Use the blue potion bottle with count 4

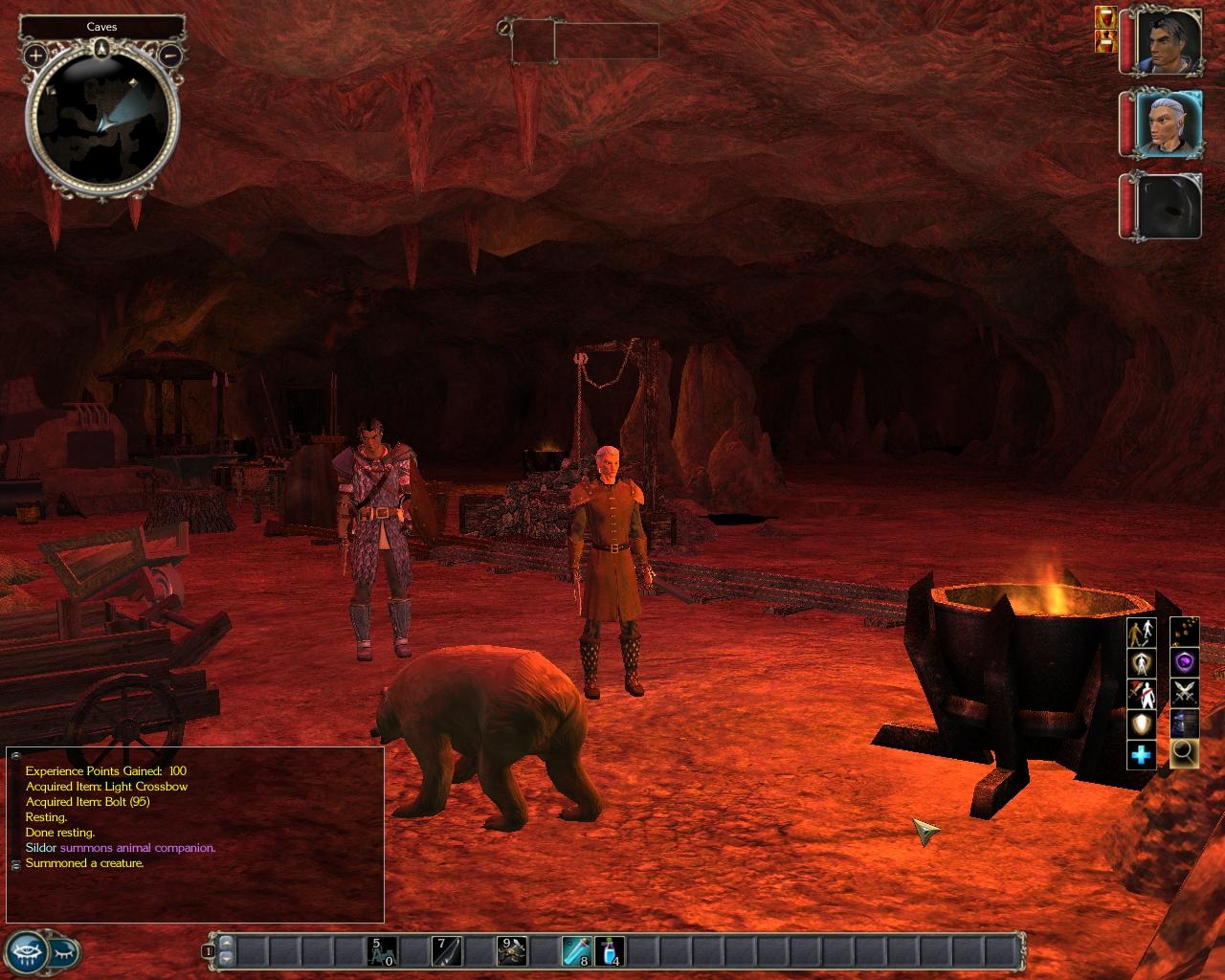tap(608, 951)
